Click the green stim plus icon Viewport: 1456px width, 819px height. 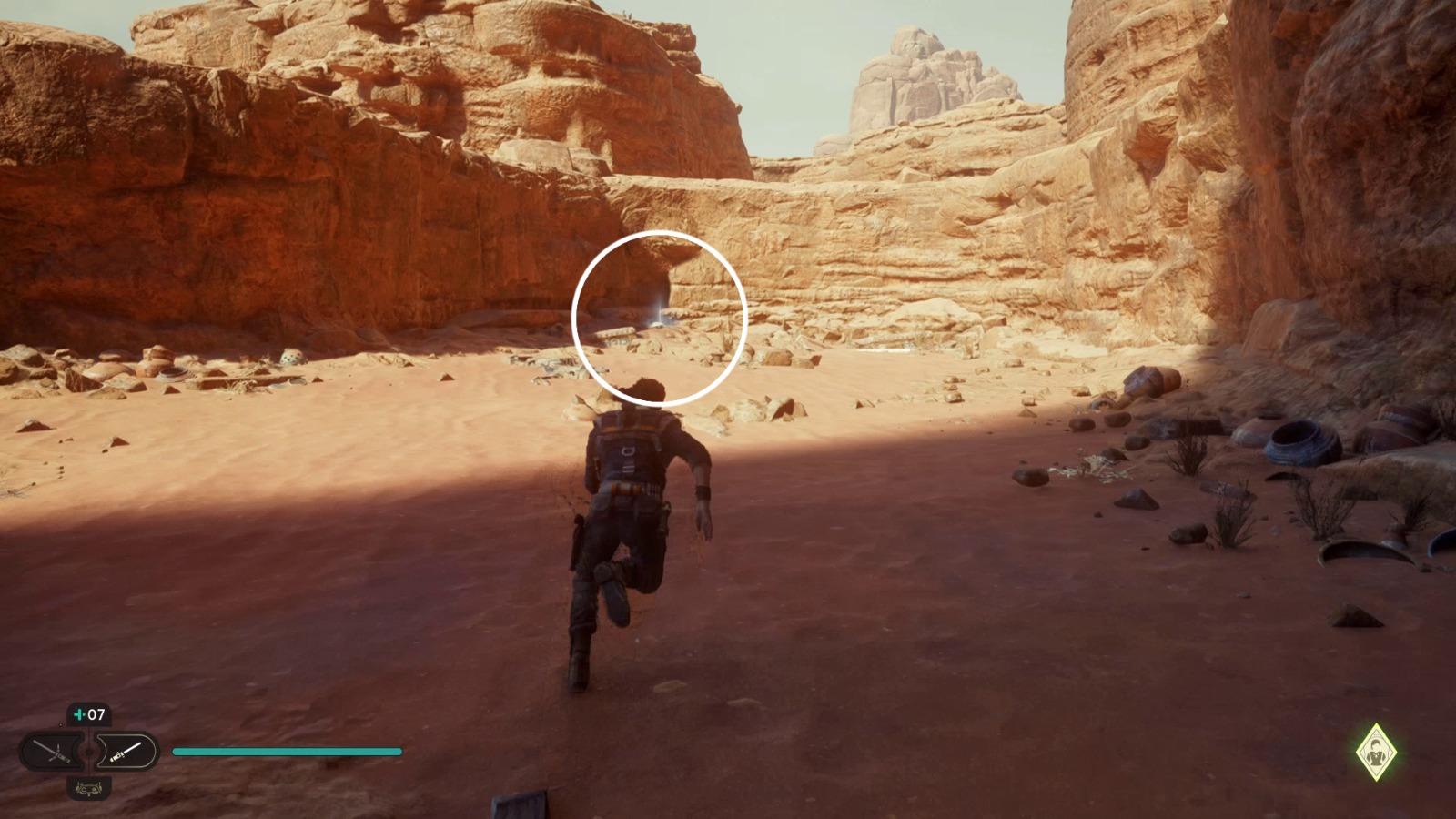(x=78, y=713)
